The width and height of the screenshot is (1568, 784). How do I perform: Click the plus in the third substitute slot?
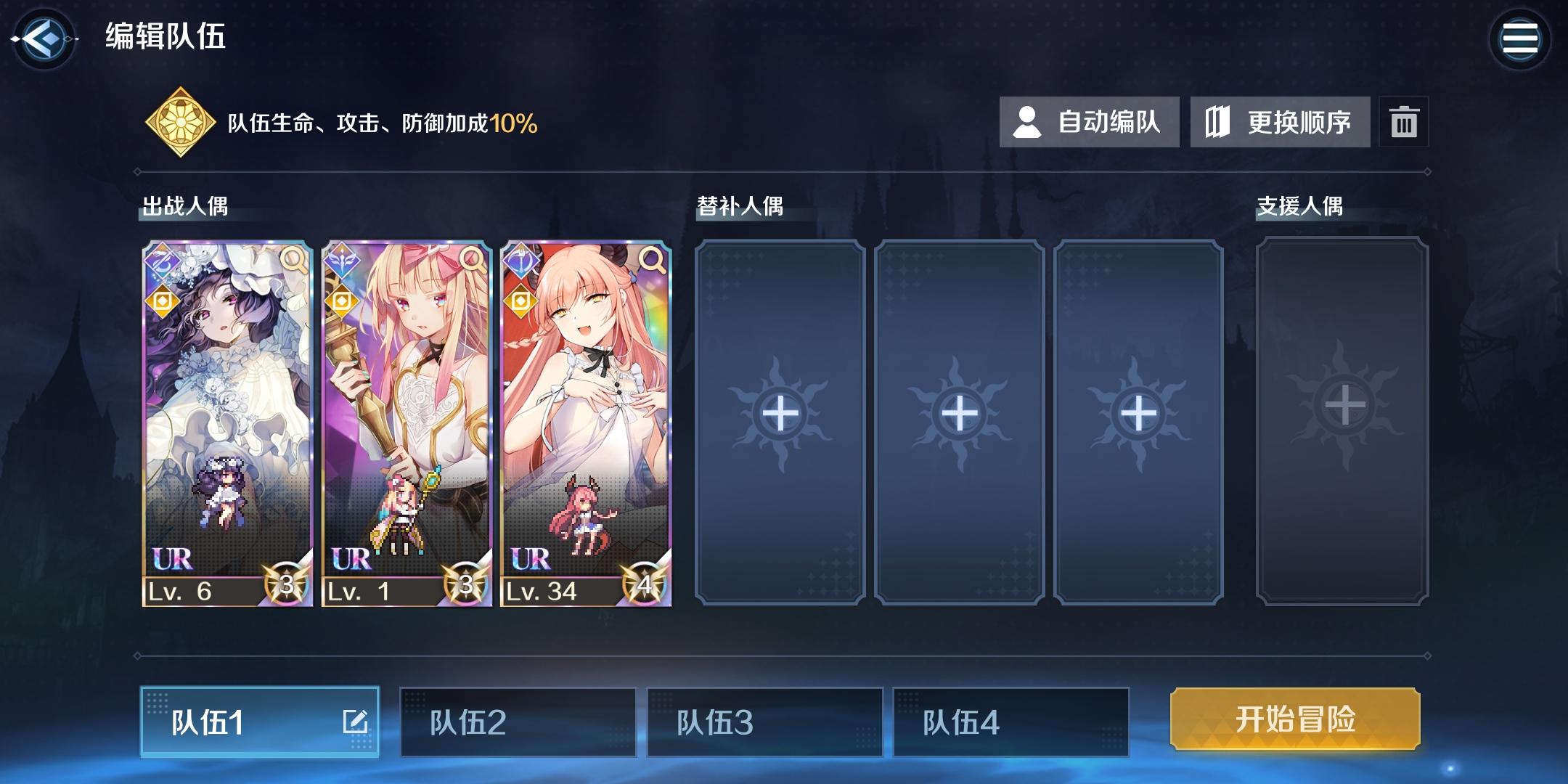[1138, 415]
